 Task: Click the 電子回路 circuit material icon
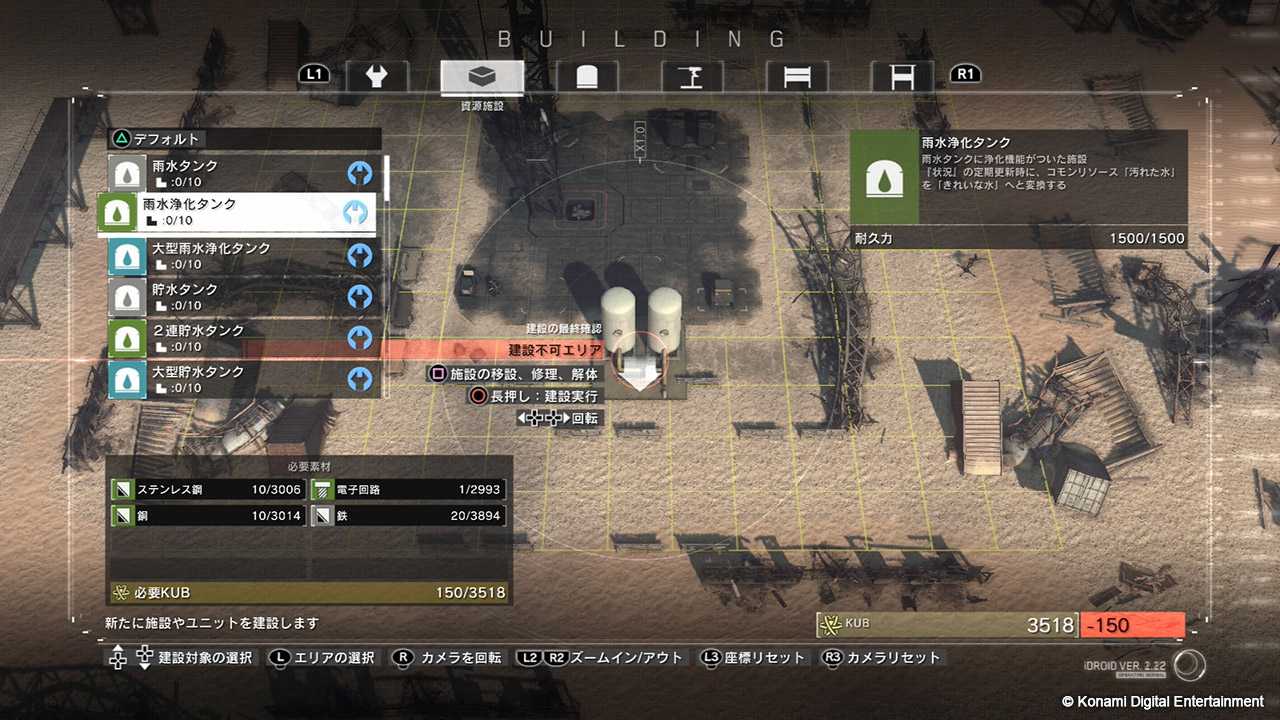tap(320, 489)
